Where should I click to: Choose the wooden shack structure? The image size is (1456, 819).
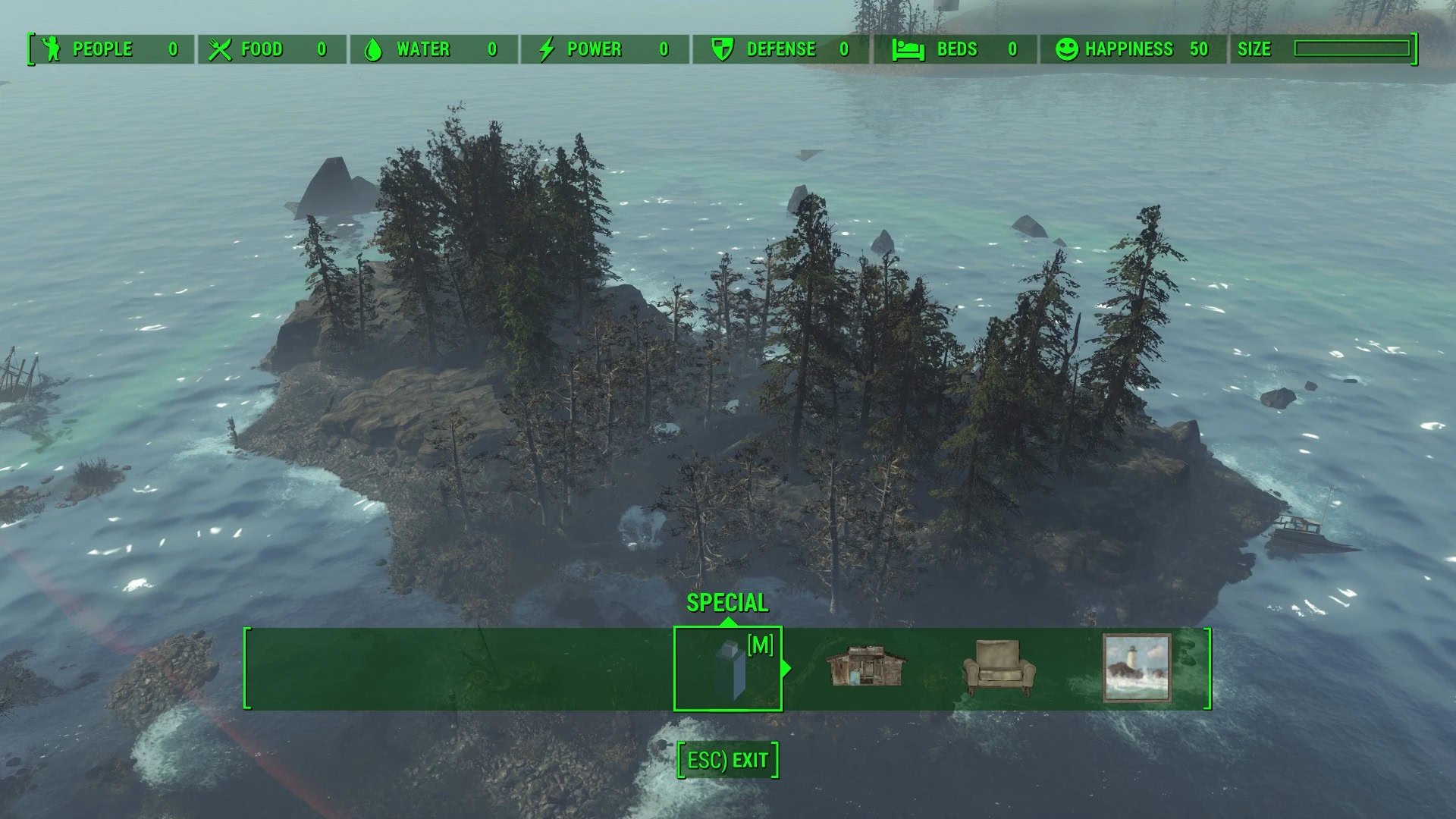click(x=865, y=667)
